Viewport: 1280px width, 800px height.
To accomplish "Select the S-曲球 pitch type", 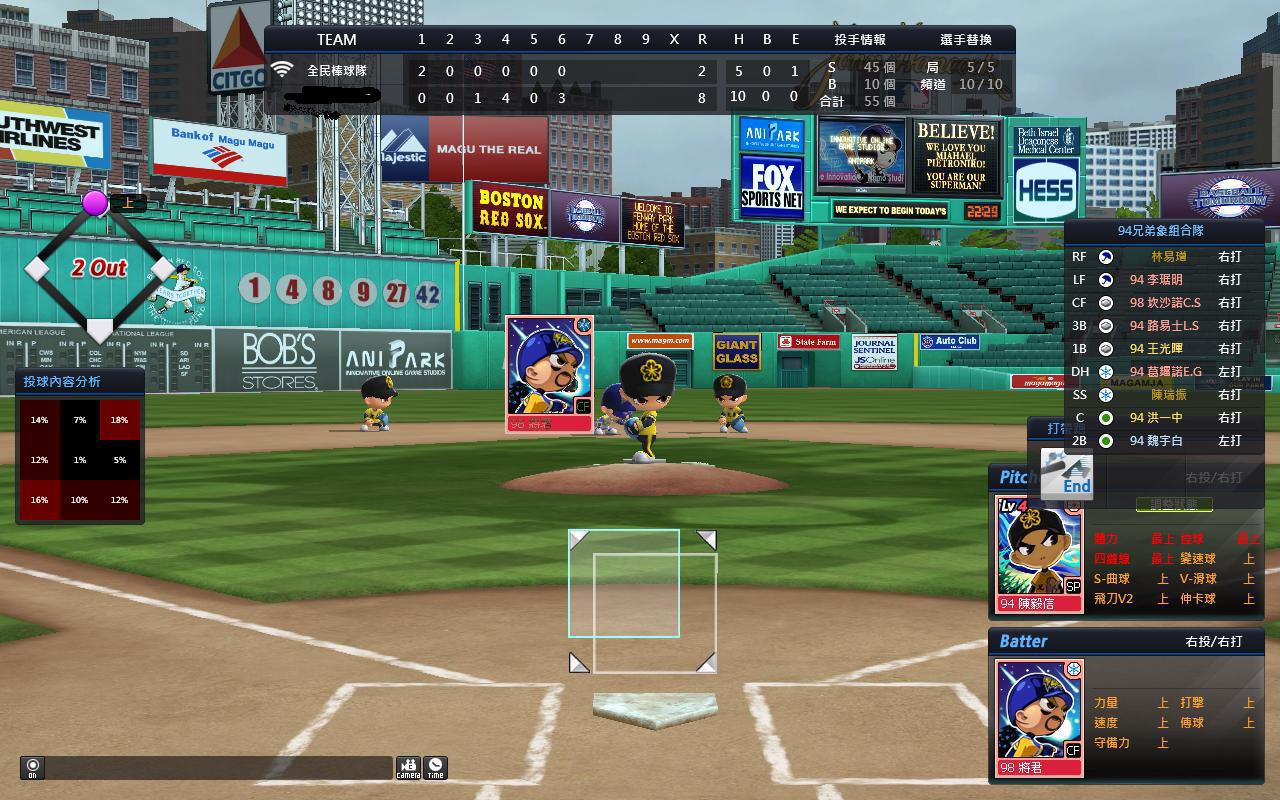I will coord(1112,579).
